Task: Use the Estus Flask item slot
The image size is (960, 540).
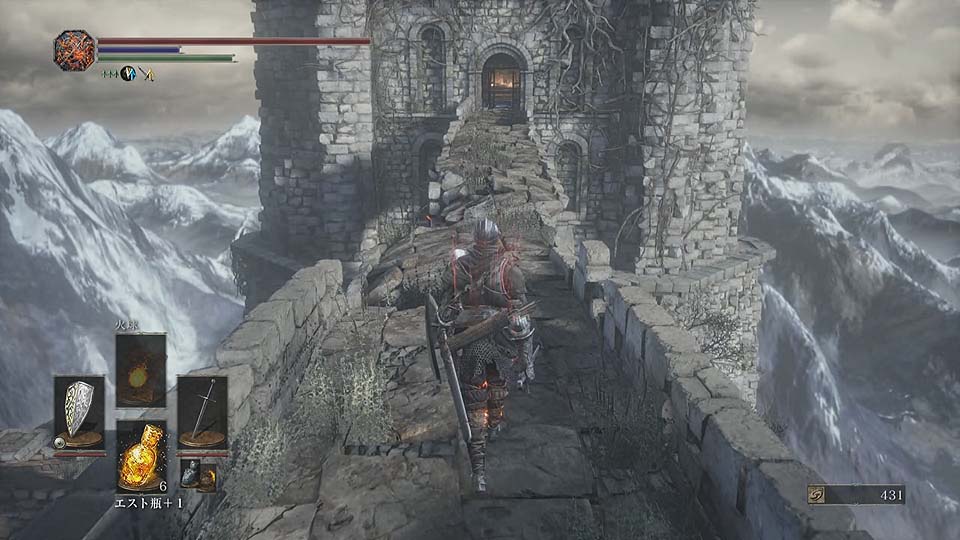Action: [x=140, y=455]
